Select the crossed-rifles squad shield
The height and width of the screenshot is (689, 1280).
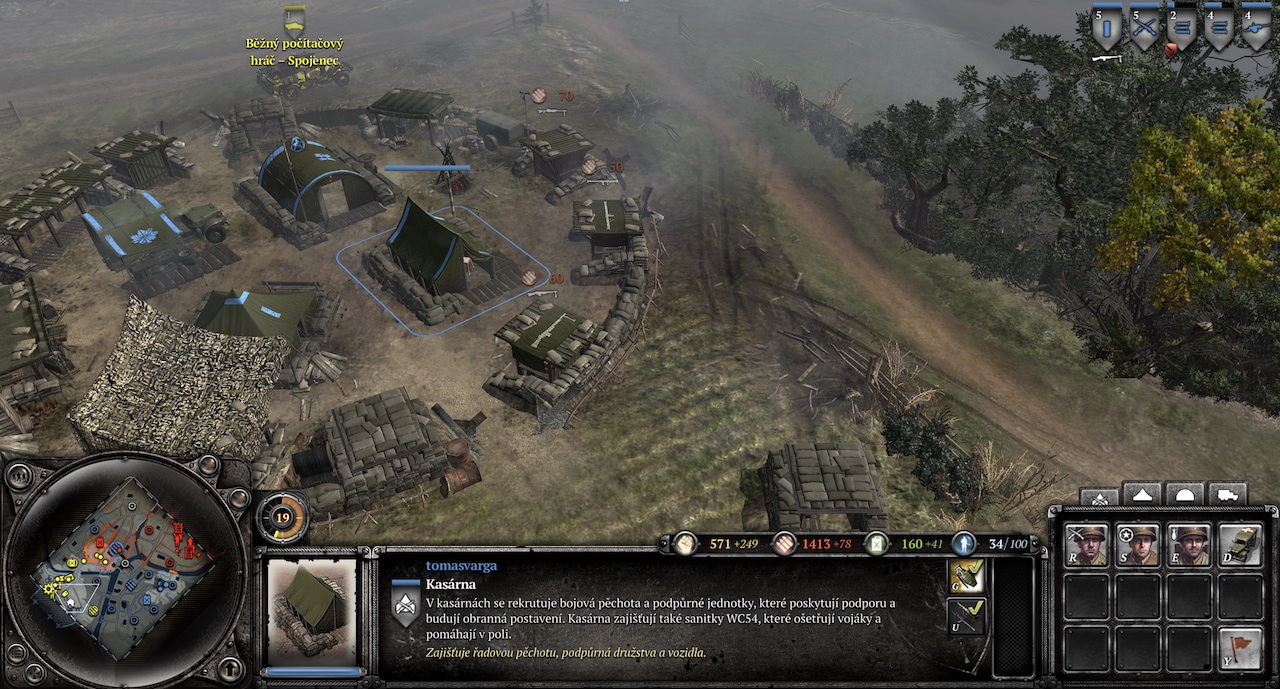click(1144, 30)
